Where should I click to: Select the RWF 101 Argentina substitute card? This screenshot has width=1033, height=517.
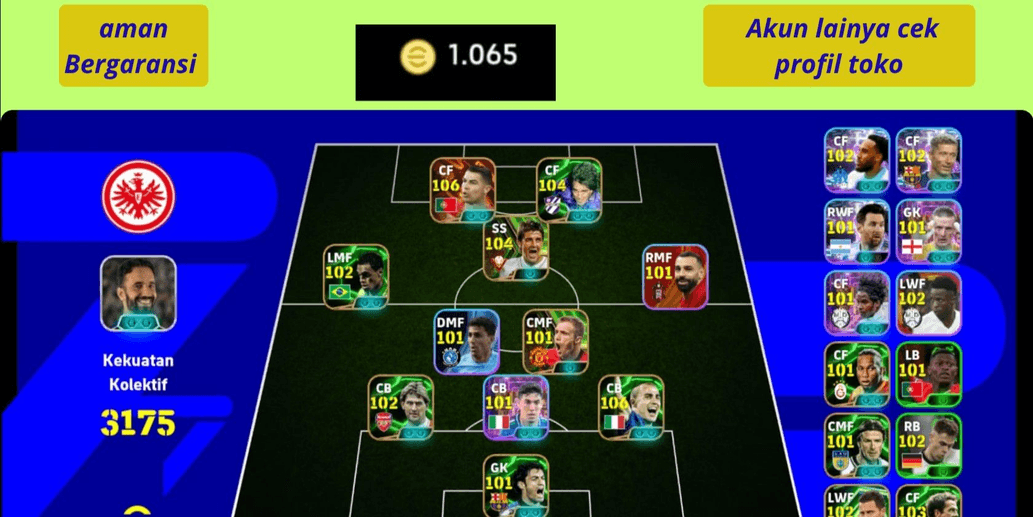[x=857, y=231]
